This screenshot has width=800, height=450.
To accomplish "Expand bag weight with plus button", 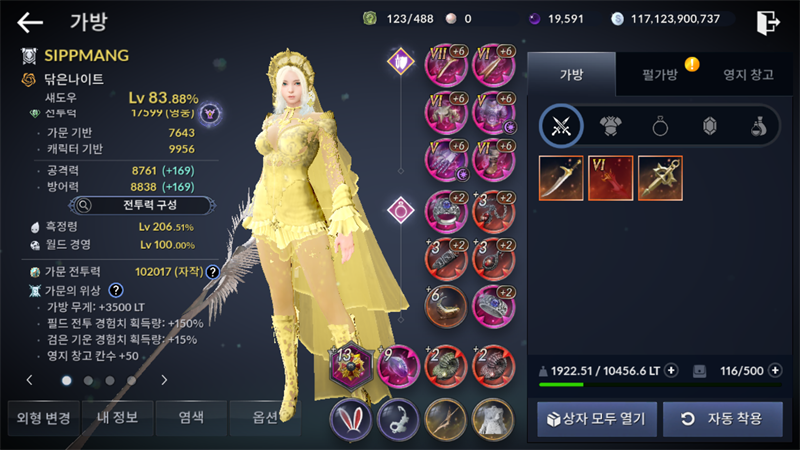I will coord(671,370).
